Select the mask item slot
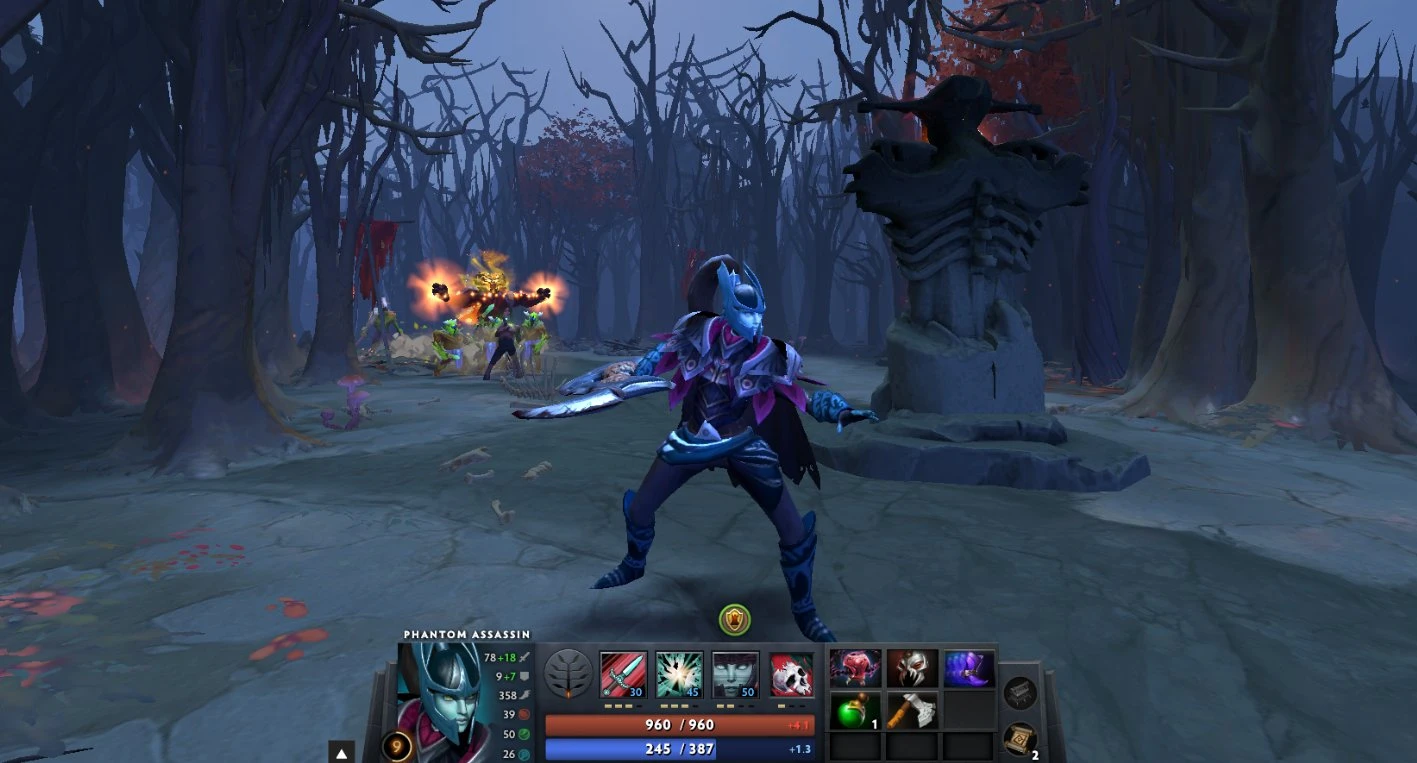Viewport: 1417px width, 763px height. (x=912, y=668)
